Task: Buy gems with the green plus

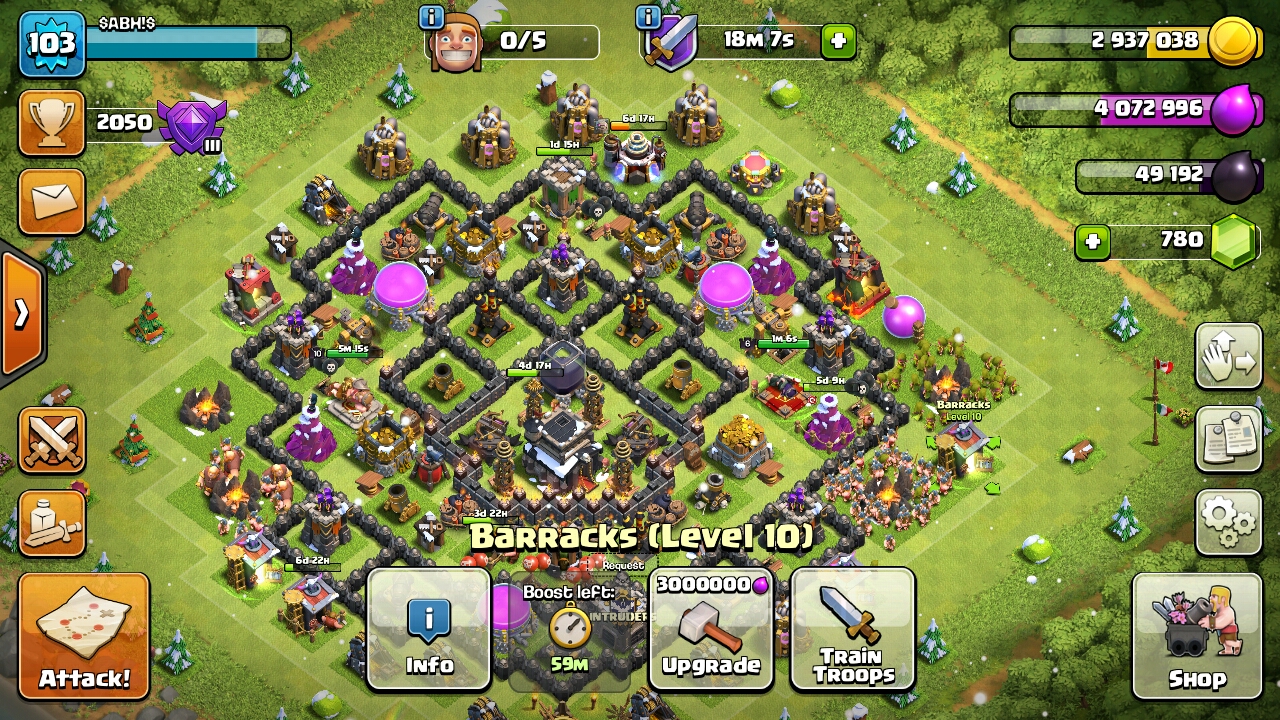Action: pos(1093,242)
